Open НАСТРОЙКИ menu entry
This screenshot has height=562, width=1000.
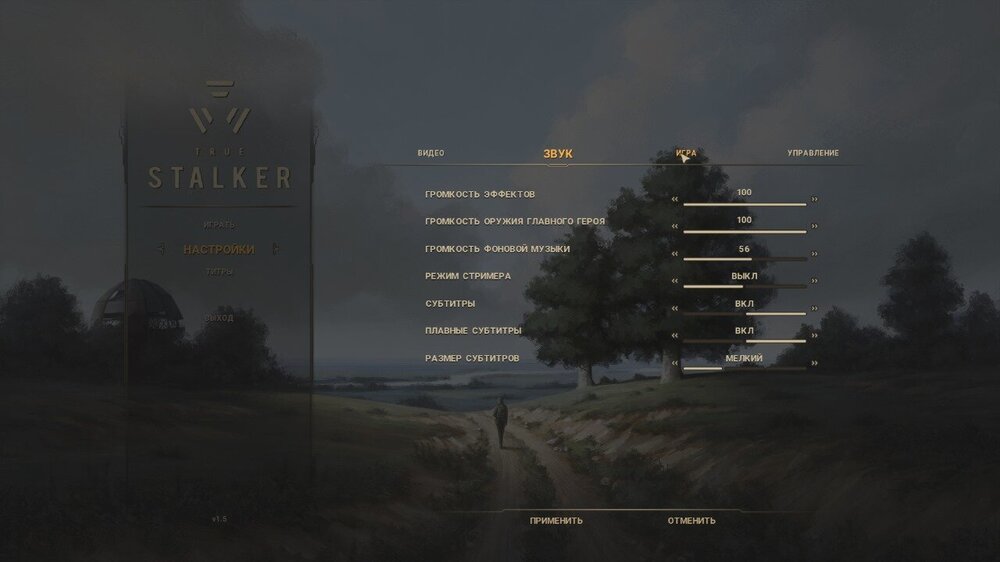pyautogui.click(x=219, y=249)
